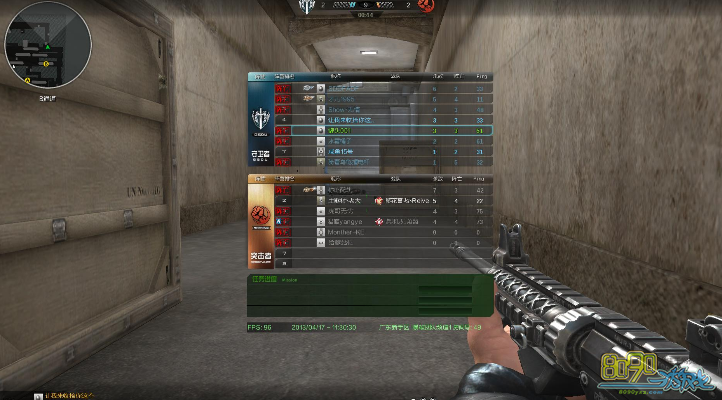Click the attacker team red emblem

click(x=260, y=215)
